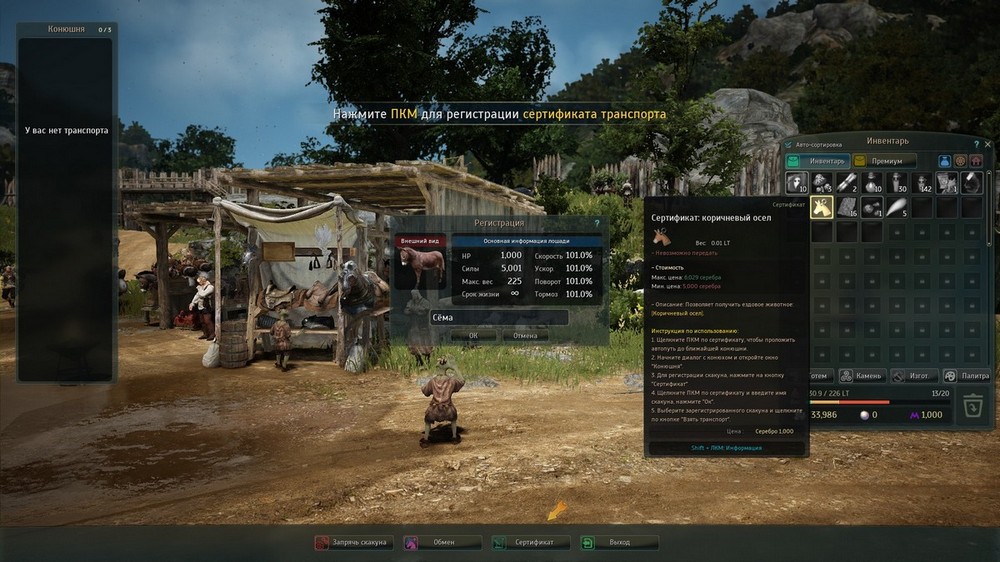Select the item stack showing 142
The width and height of the screenshot is (1000, 562).
pos(922,183)
